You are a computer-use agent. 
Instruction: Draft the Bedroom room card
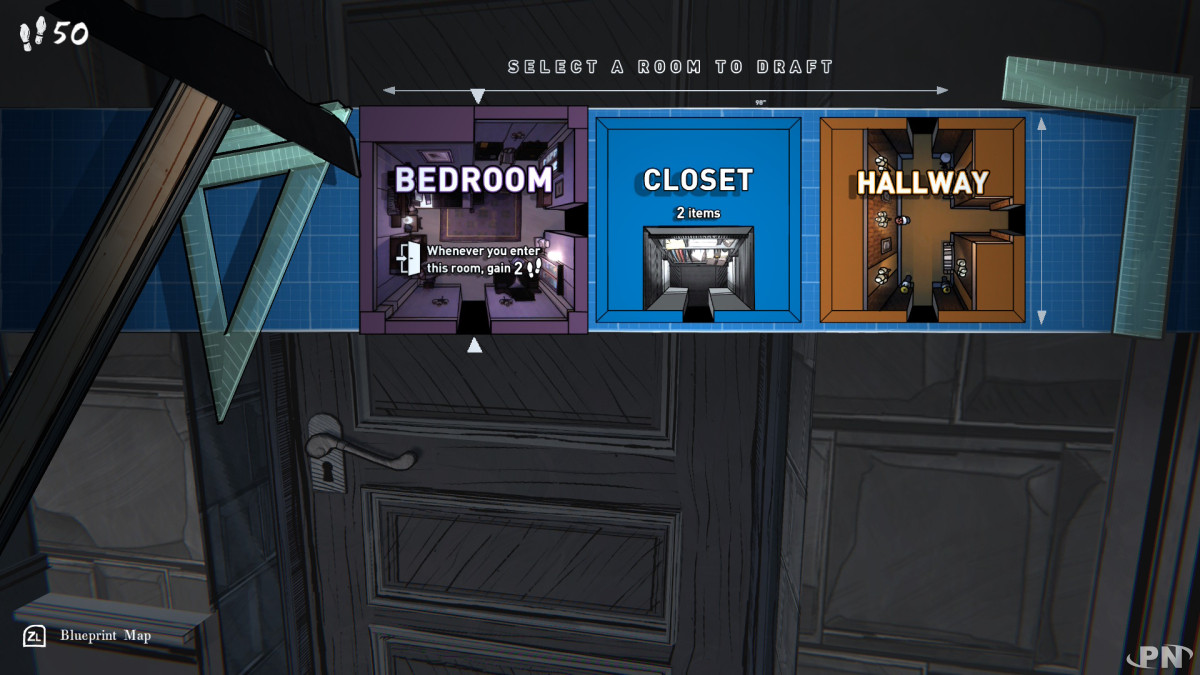tap(473, 220)
